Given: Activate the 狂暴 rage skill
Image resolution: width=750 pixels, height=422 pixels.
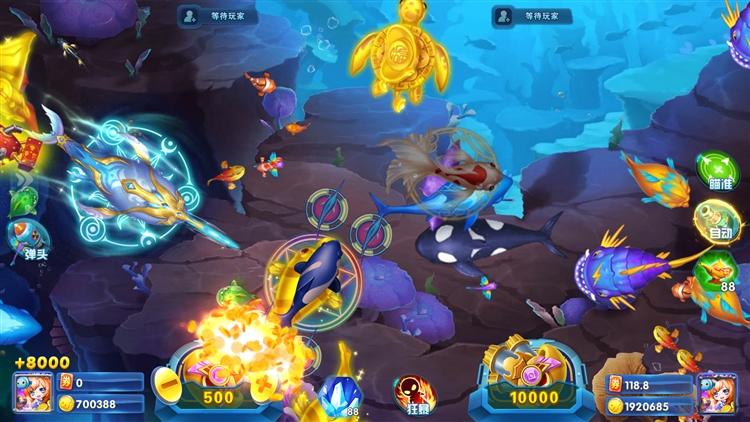Looking at the screenshot, I should (413, 394).
